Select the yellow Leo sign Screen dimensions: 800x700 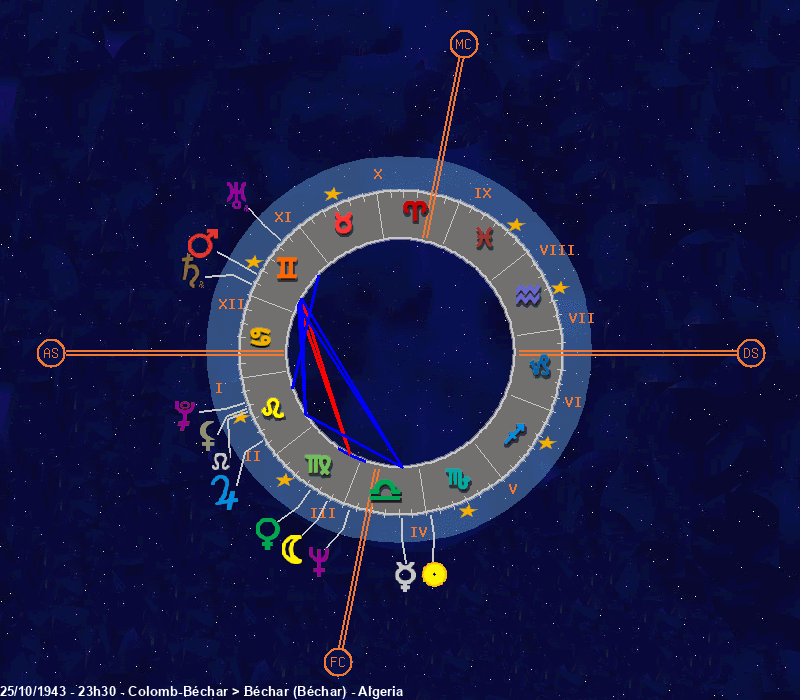pos(272,407)
